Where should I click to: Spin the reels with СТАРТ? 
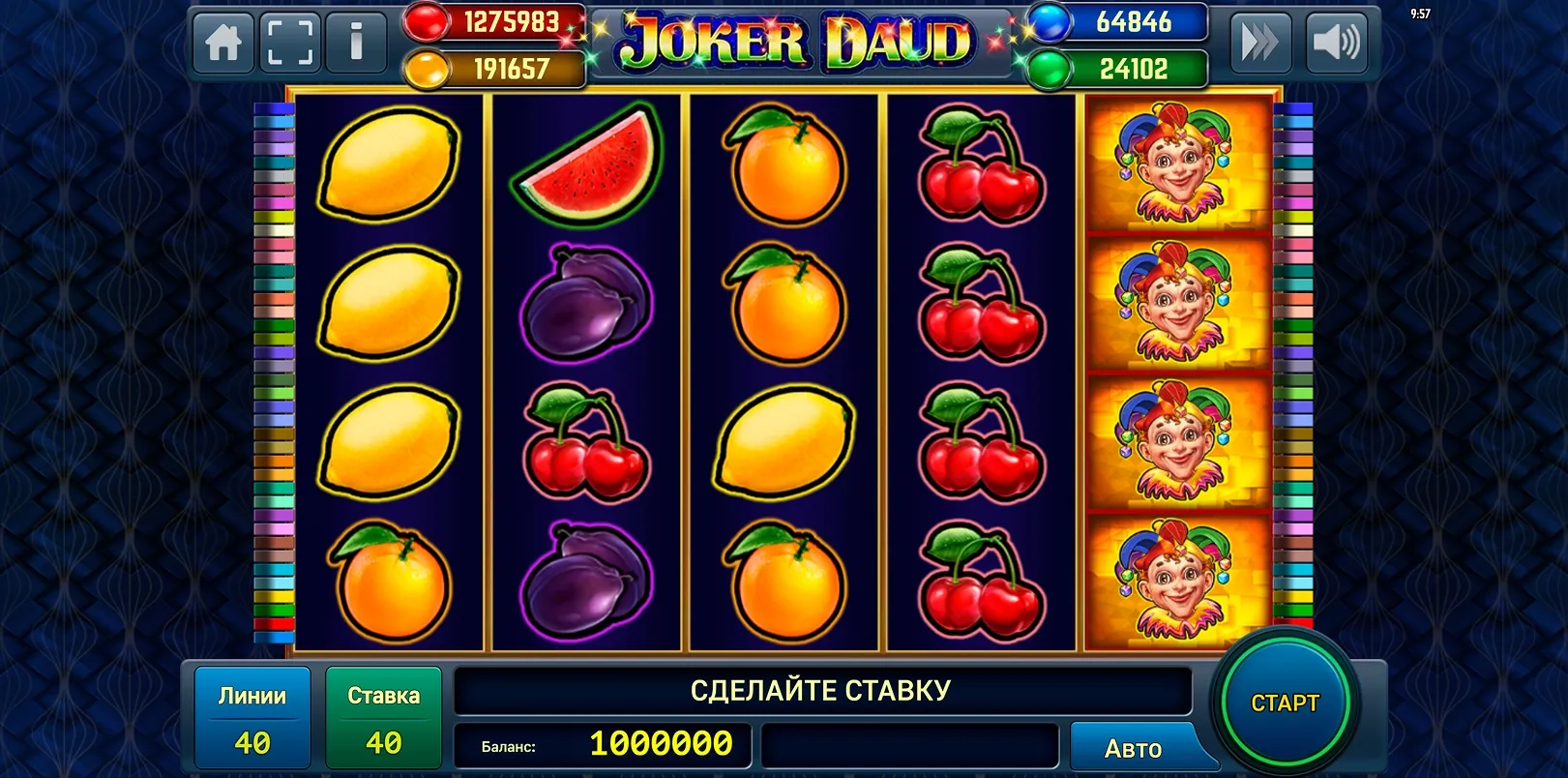pyautogui.click(x=1285, y=703)
